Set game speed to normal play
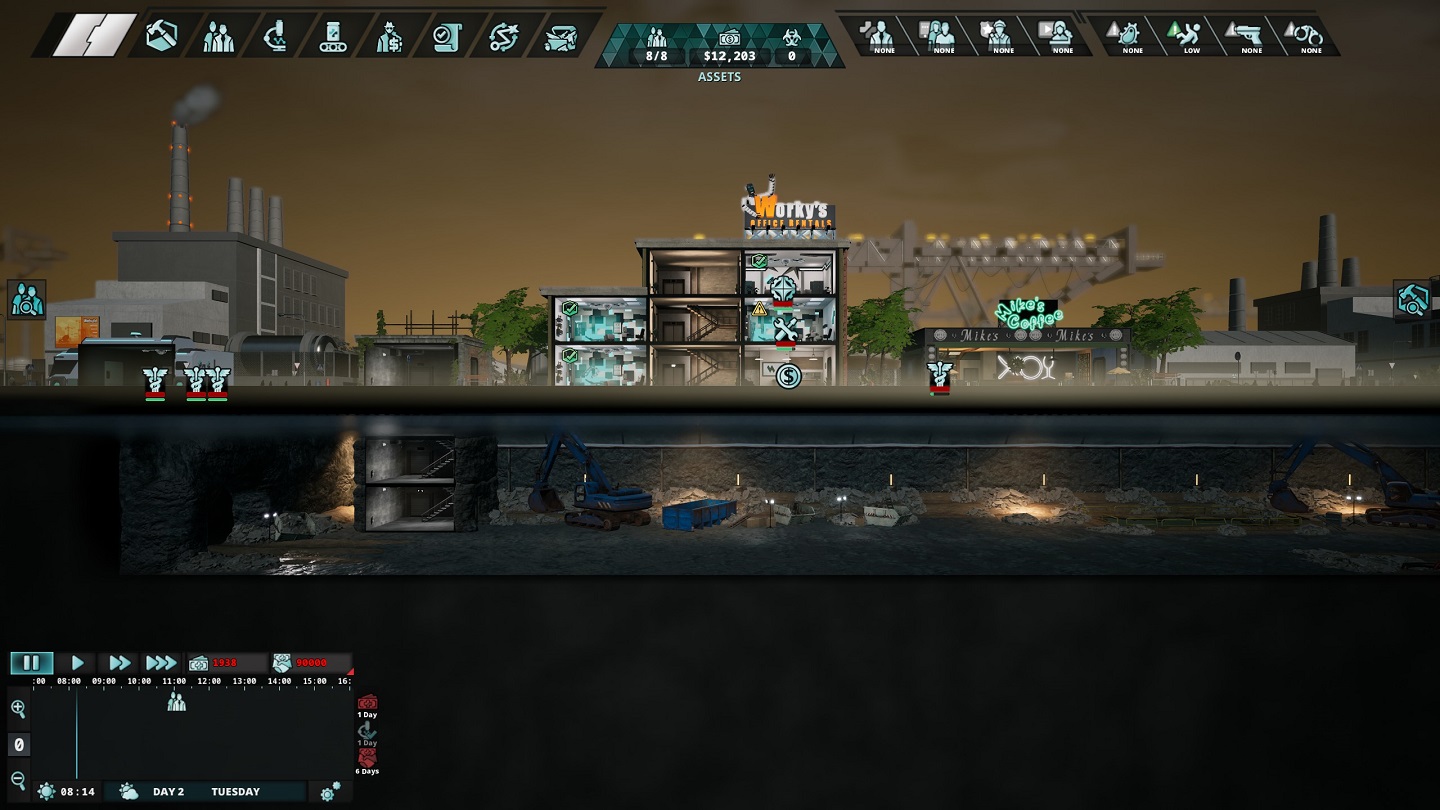This screenshot has height=810, width=1440. click(77, 663)
